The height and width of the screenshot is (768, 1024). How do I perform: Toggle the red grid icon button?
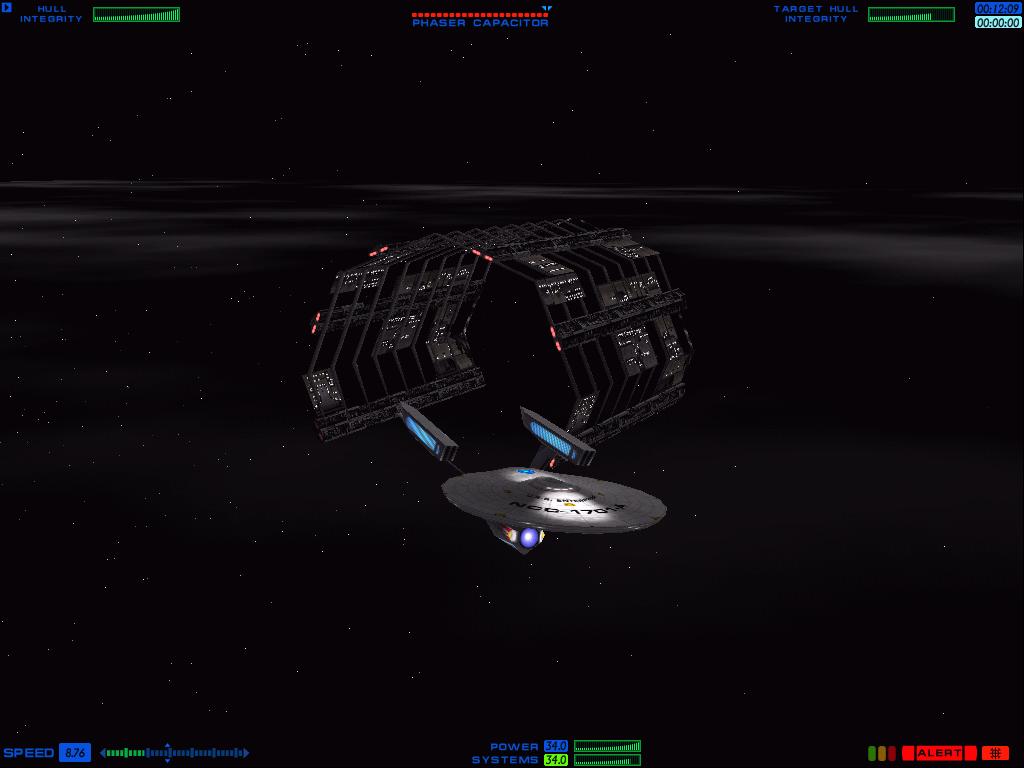click(x=995, y=753)
